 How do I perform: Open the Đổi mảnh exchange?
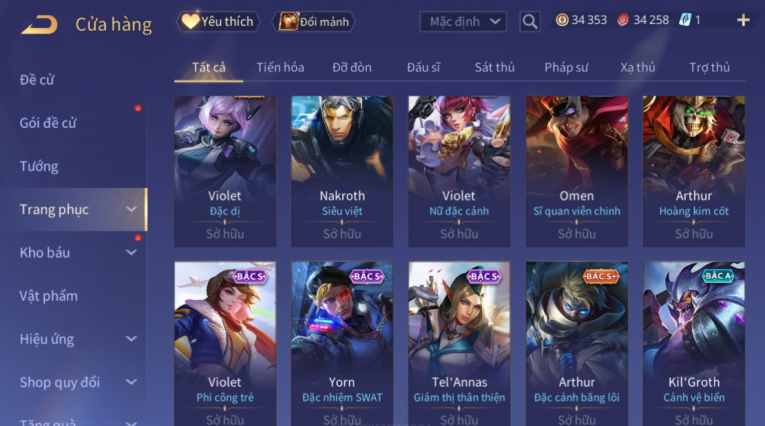[x=315, y=21]
